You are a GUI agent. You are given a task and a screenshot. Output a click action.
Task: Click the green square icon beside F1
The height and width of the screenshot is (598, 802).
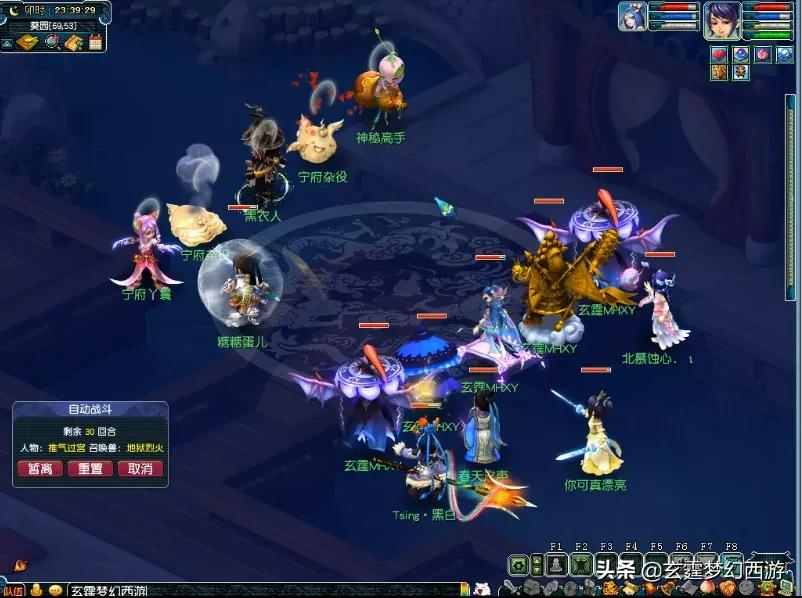pos(519,565)
